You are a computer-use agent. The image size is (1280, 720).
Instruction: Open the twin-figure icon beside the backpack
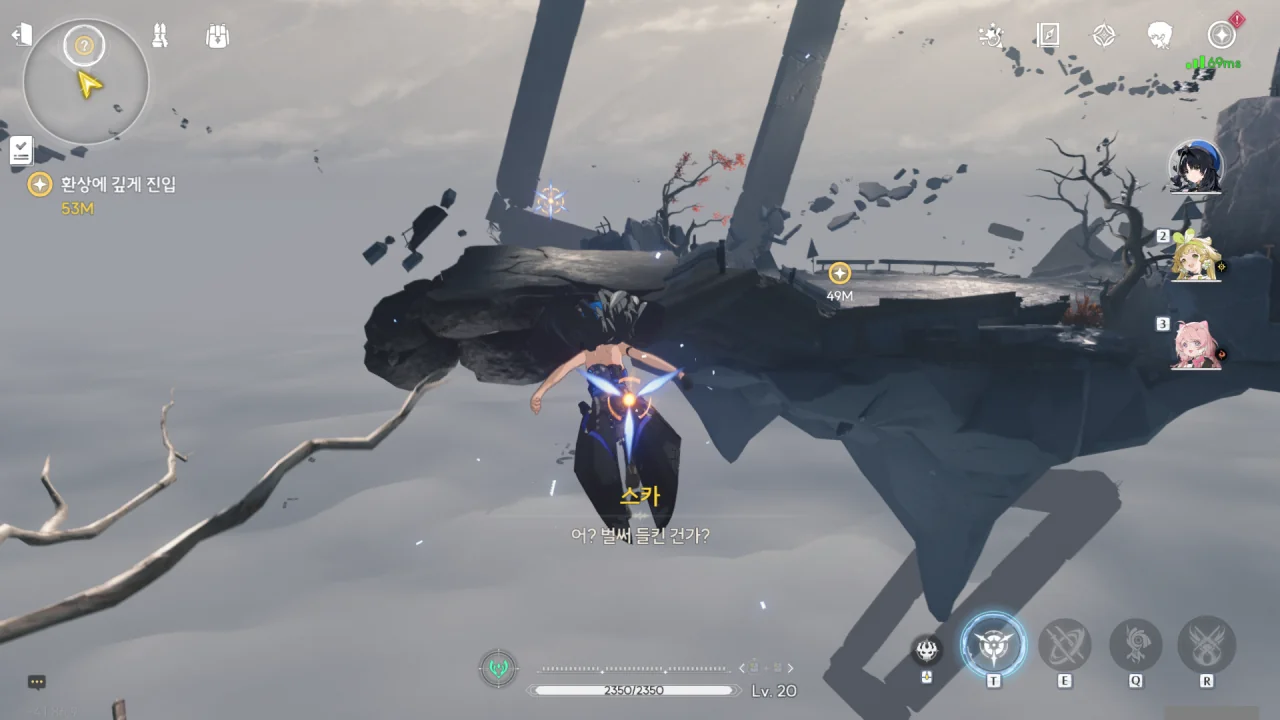tap(160, 36)
